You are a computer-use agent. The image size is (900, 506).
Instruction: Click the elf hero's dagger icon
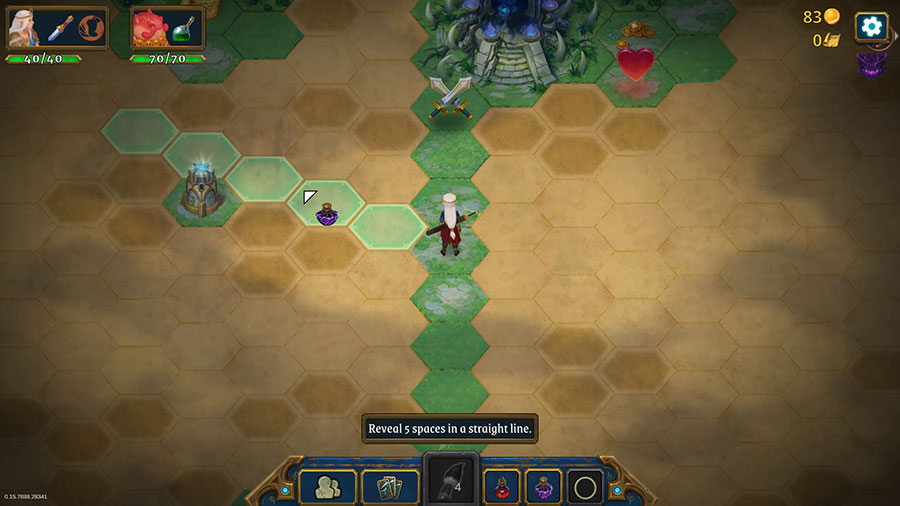(61, 29)
